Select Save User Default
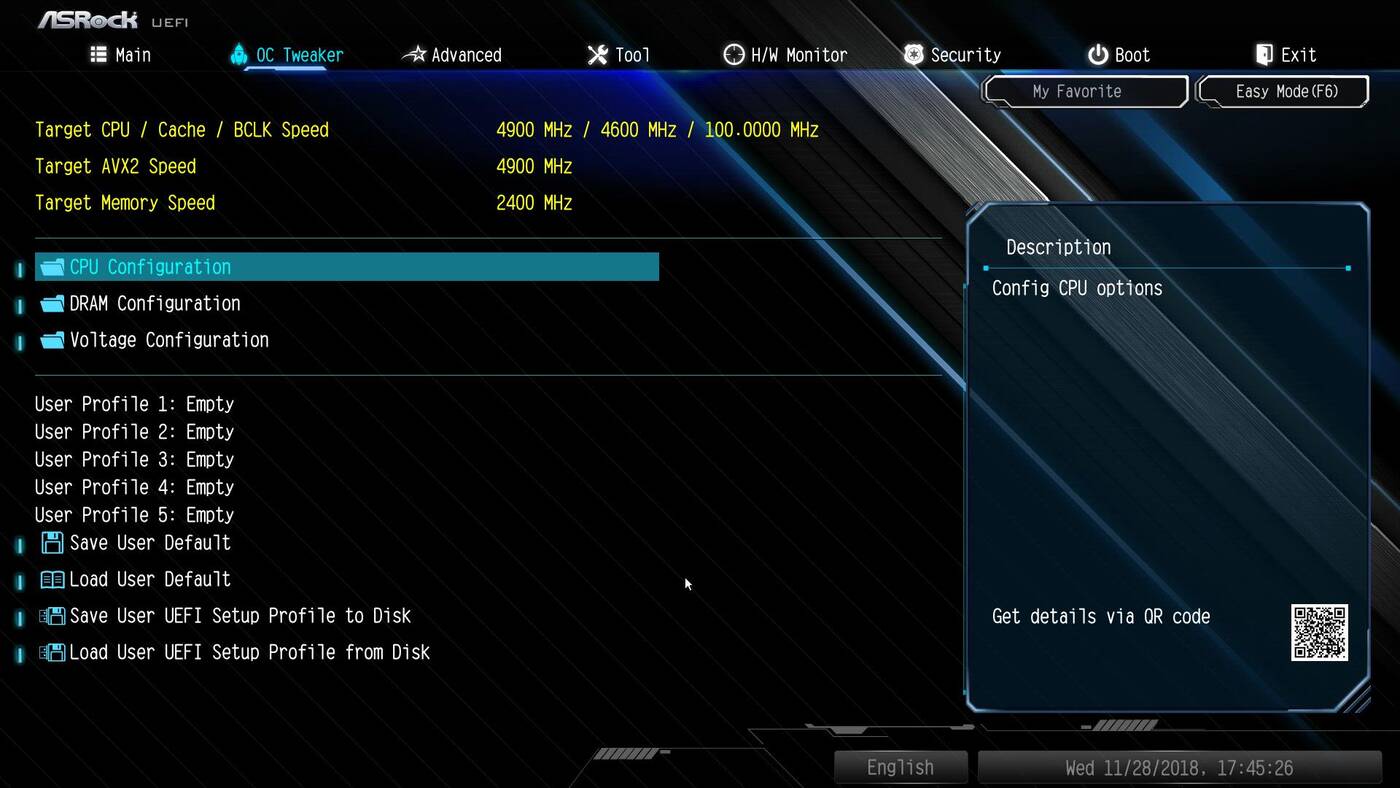The width and height of the screenshot is (1400, 788). click(149, 543)
